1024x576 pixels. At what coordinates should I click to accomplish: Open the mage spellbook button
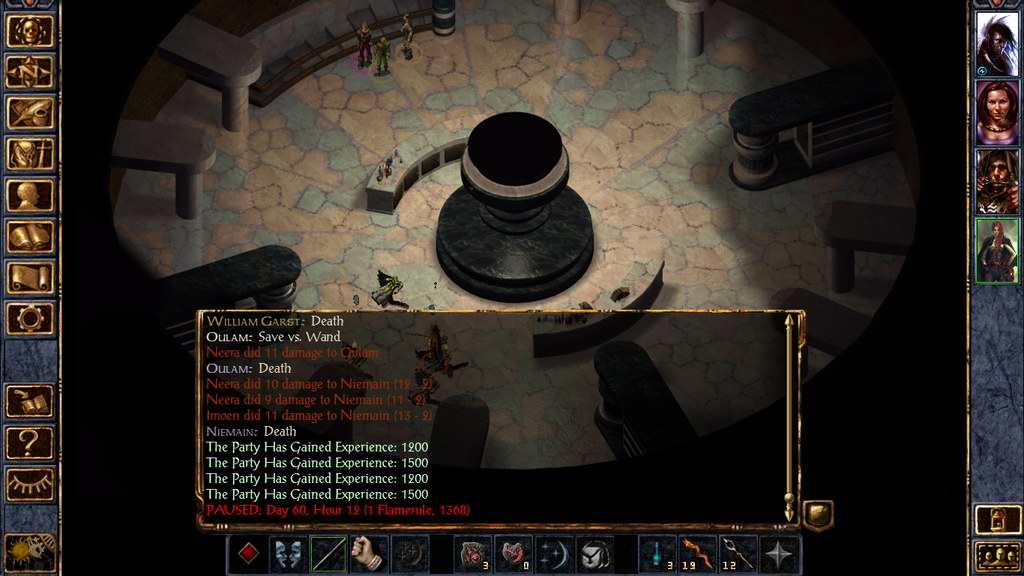[30, 237]
